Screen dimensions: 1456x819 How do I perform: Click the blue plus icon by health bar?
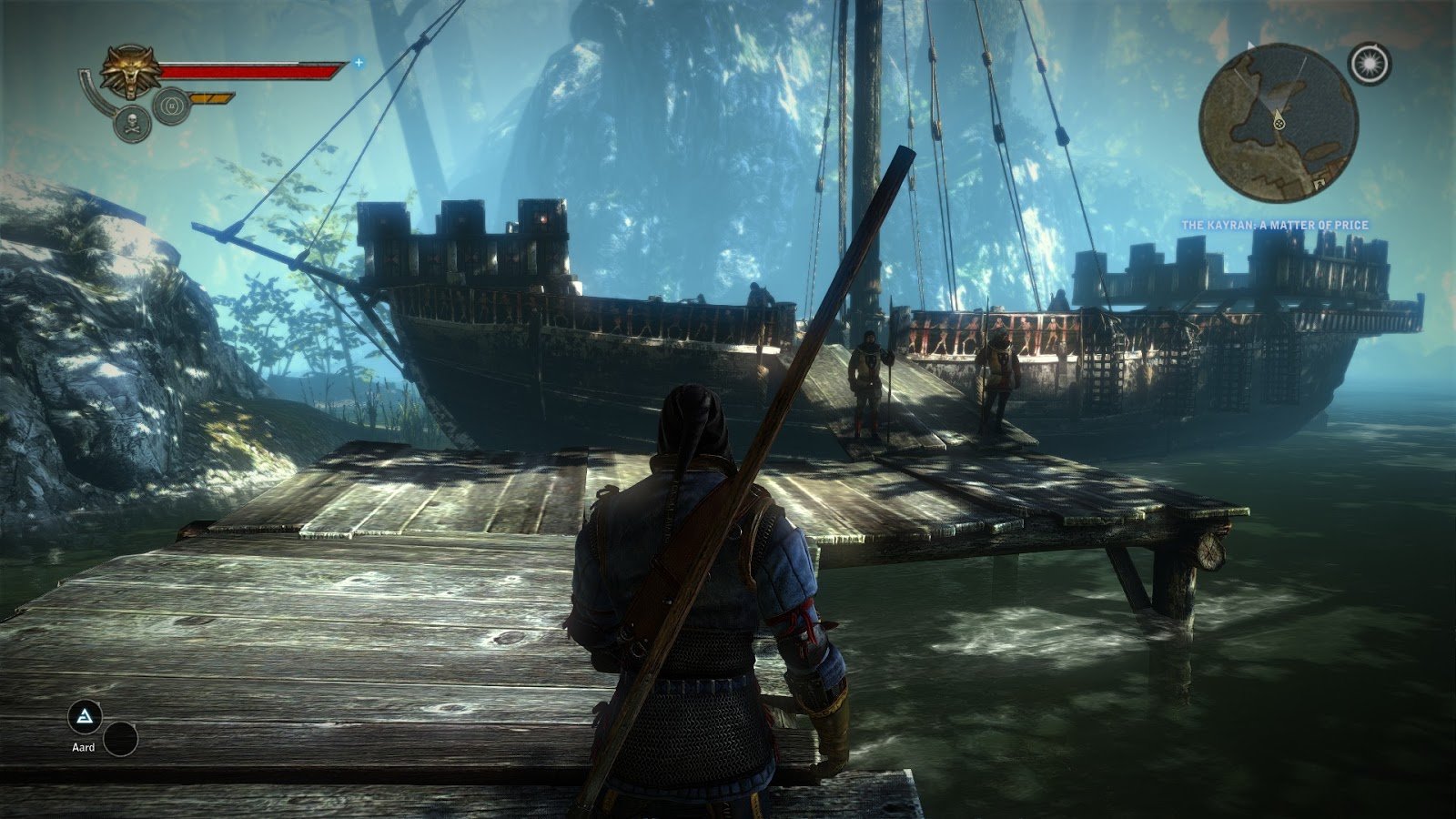359,63
